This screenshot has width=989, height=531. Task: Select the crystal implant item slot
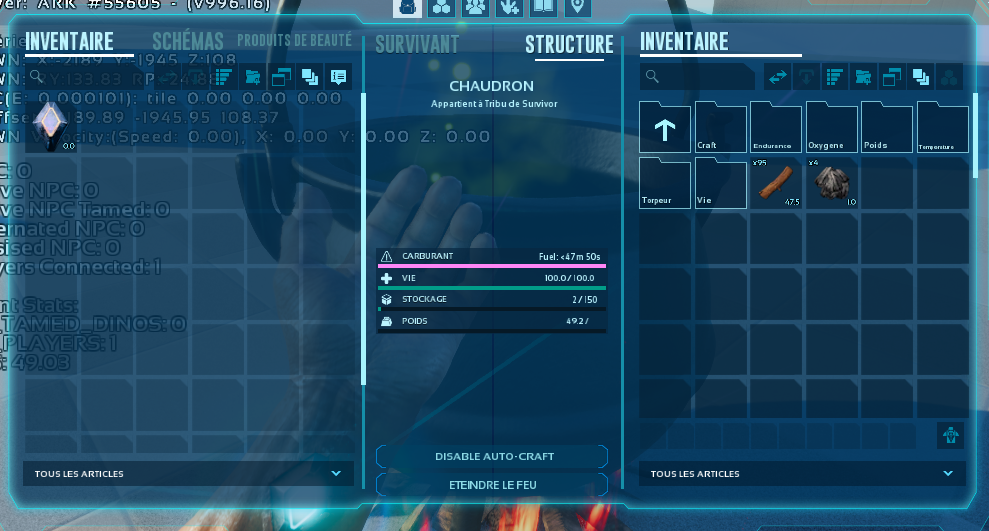pyautogui.click(x=49, y=126)
